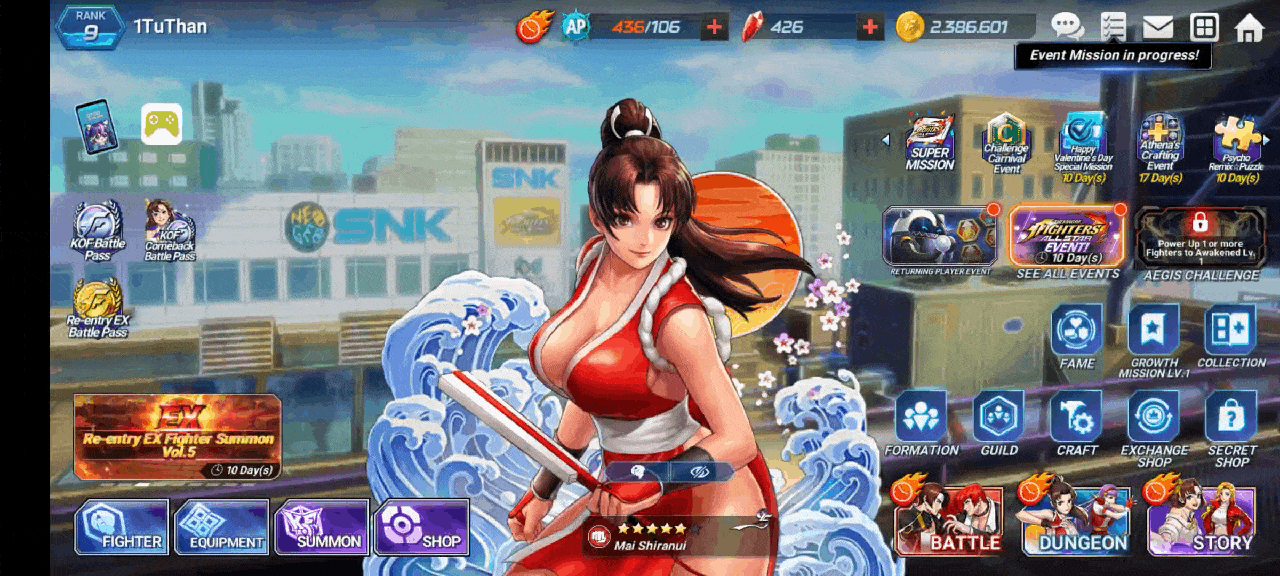Show the Fame screen
Image resolution: width=1280 pixels, height=576 pixels.
pos(1076,333)
